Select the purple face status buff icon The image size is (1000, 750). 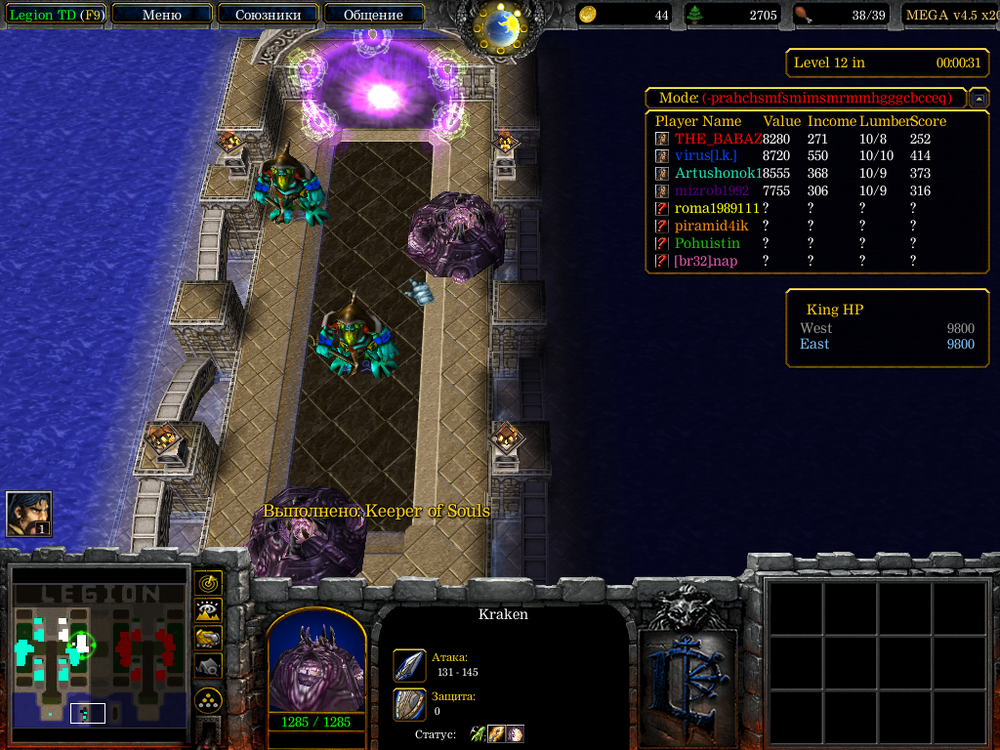pos(514,734)
